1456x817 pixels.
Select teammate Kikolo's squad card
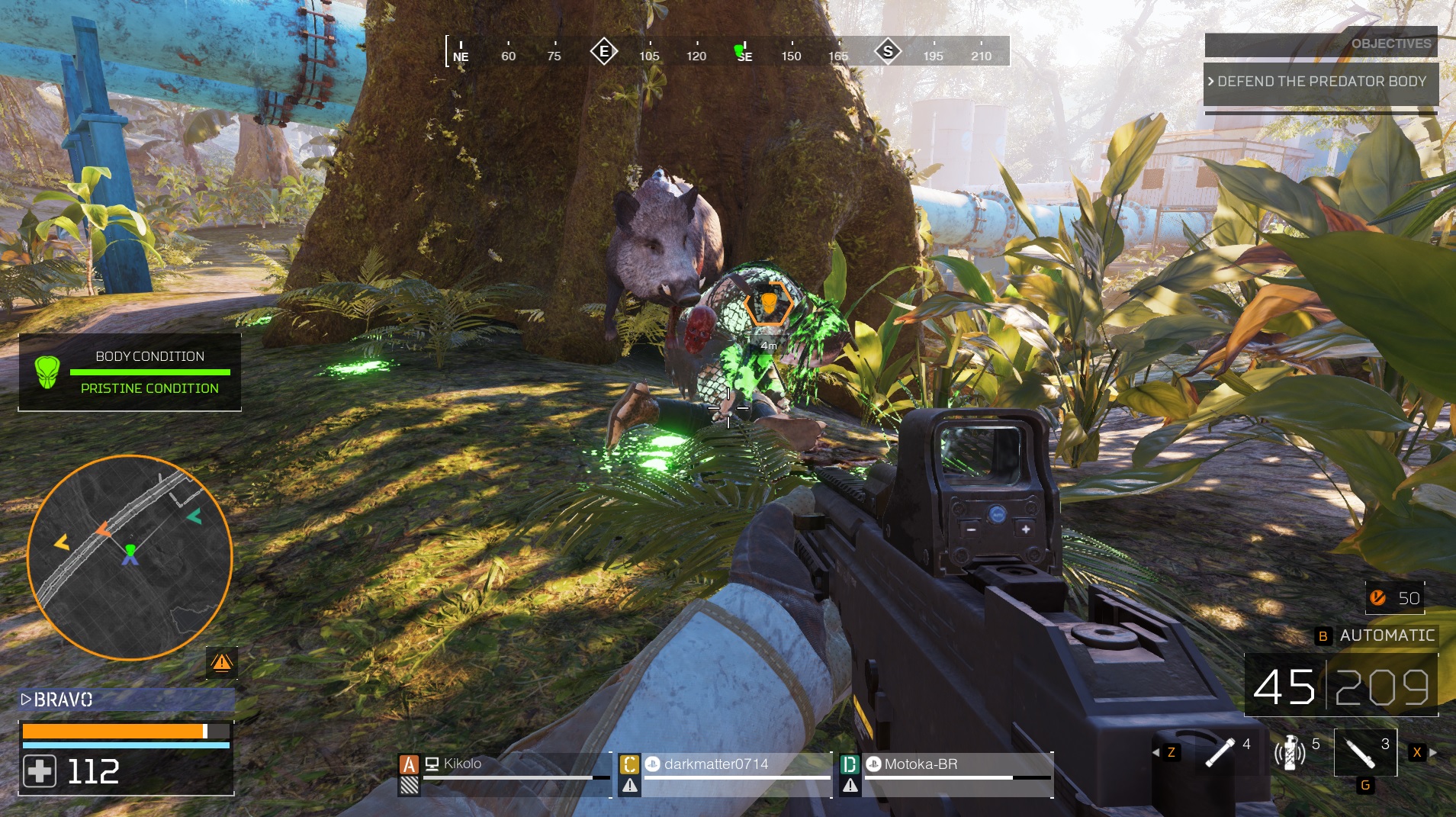pyautogui.click(x=503, y=774)
